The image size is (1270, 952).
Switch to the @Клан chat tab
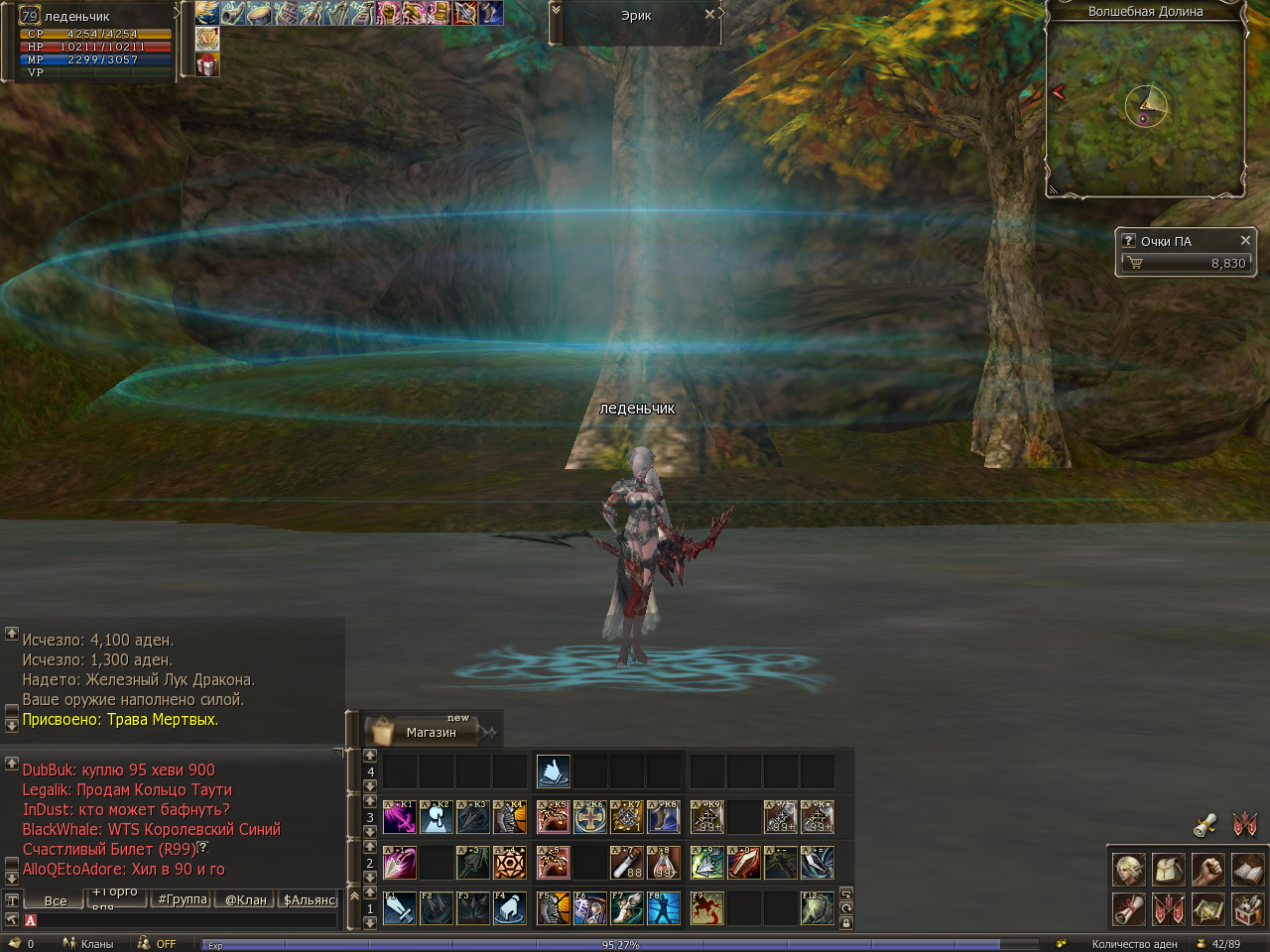click(245, 899)
